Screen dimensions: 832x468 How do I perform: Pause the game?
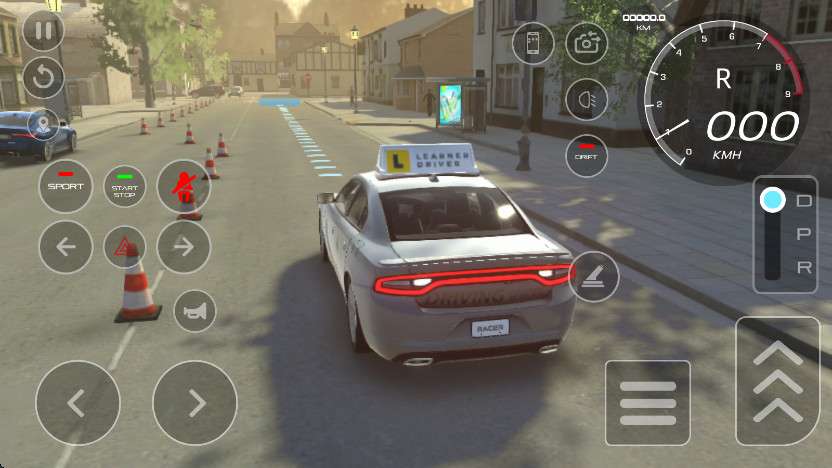[43, 30]
